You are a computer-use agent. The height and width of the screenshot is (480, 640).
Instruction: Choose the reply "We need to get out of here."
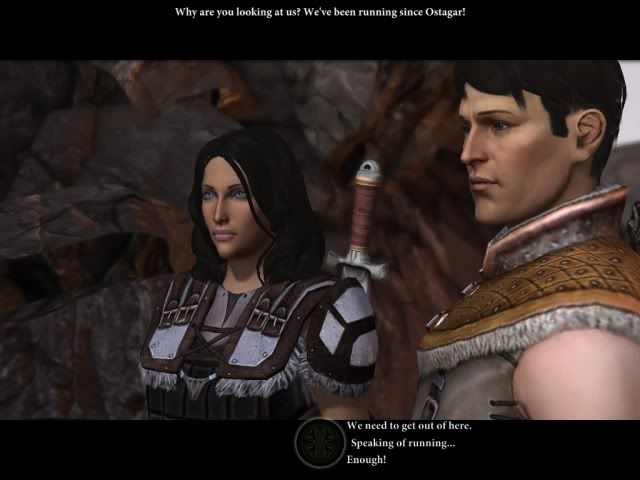(409, 426)
